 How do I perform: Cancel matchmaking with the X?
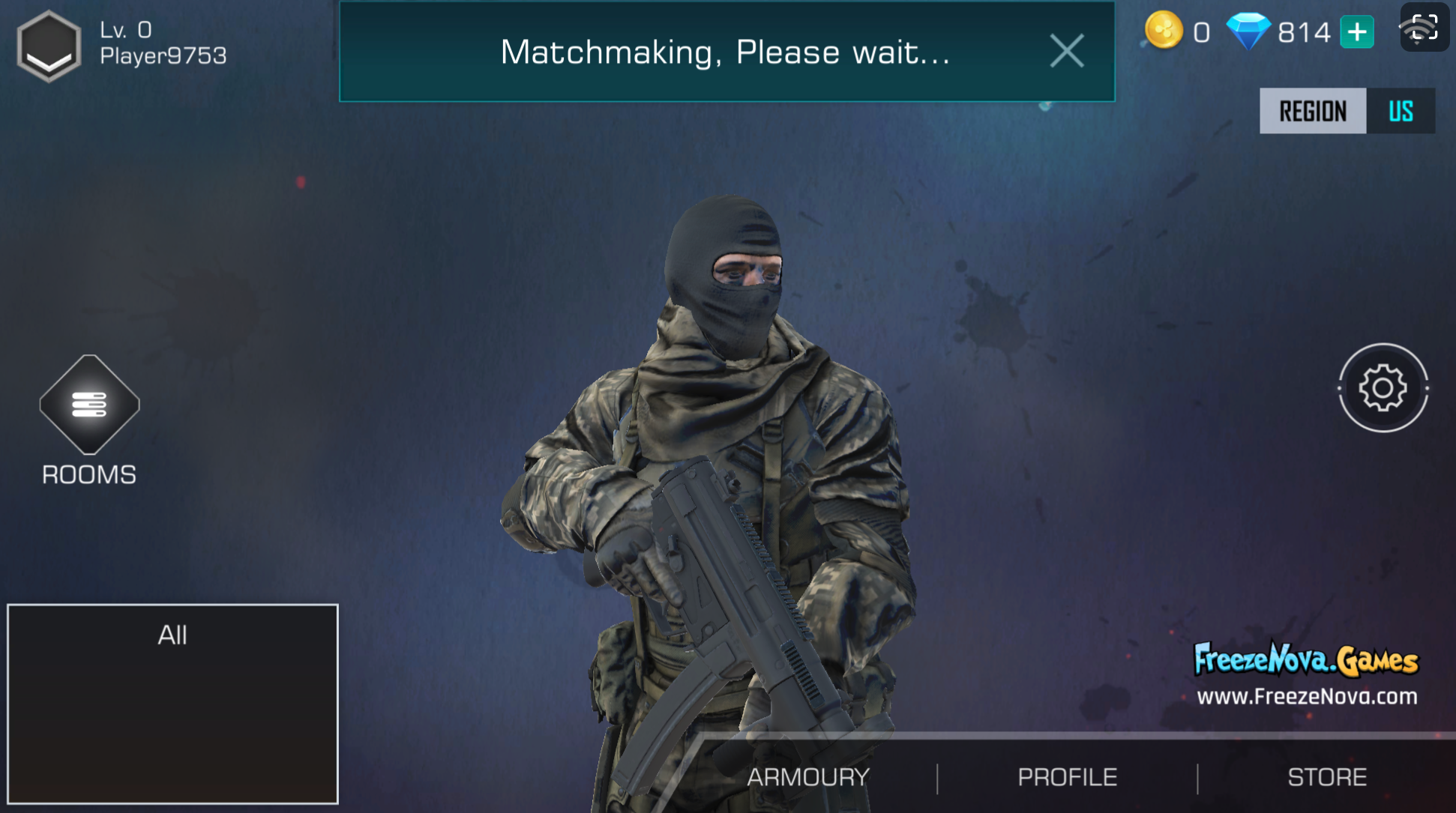pyautogui.click(x=1067, y=51)
